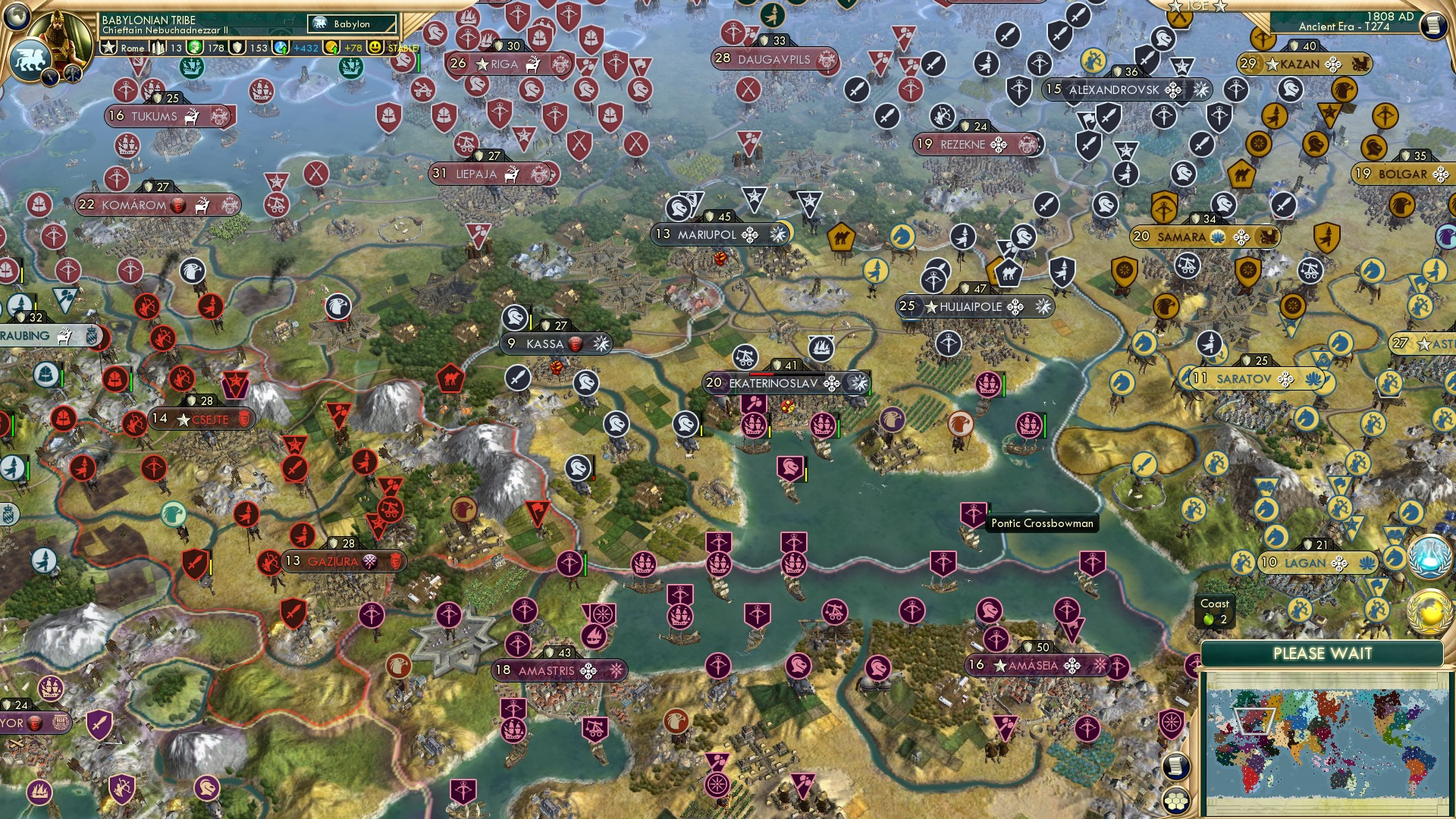
Task: Click the culture globe icon showing +432
Action: 281,47
